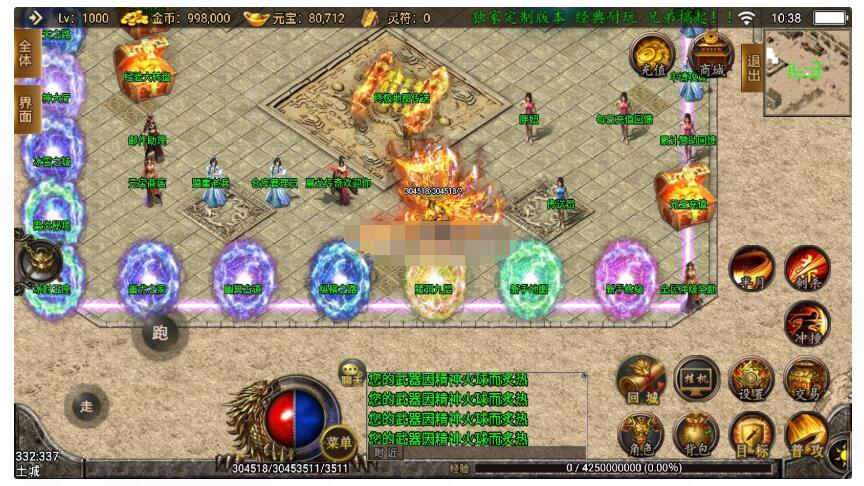Select the 全体 tab
The image size is (864, 486).
[x=27, y=53]
